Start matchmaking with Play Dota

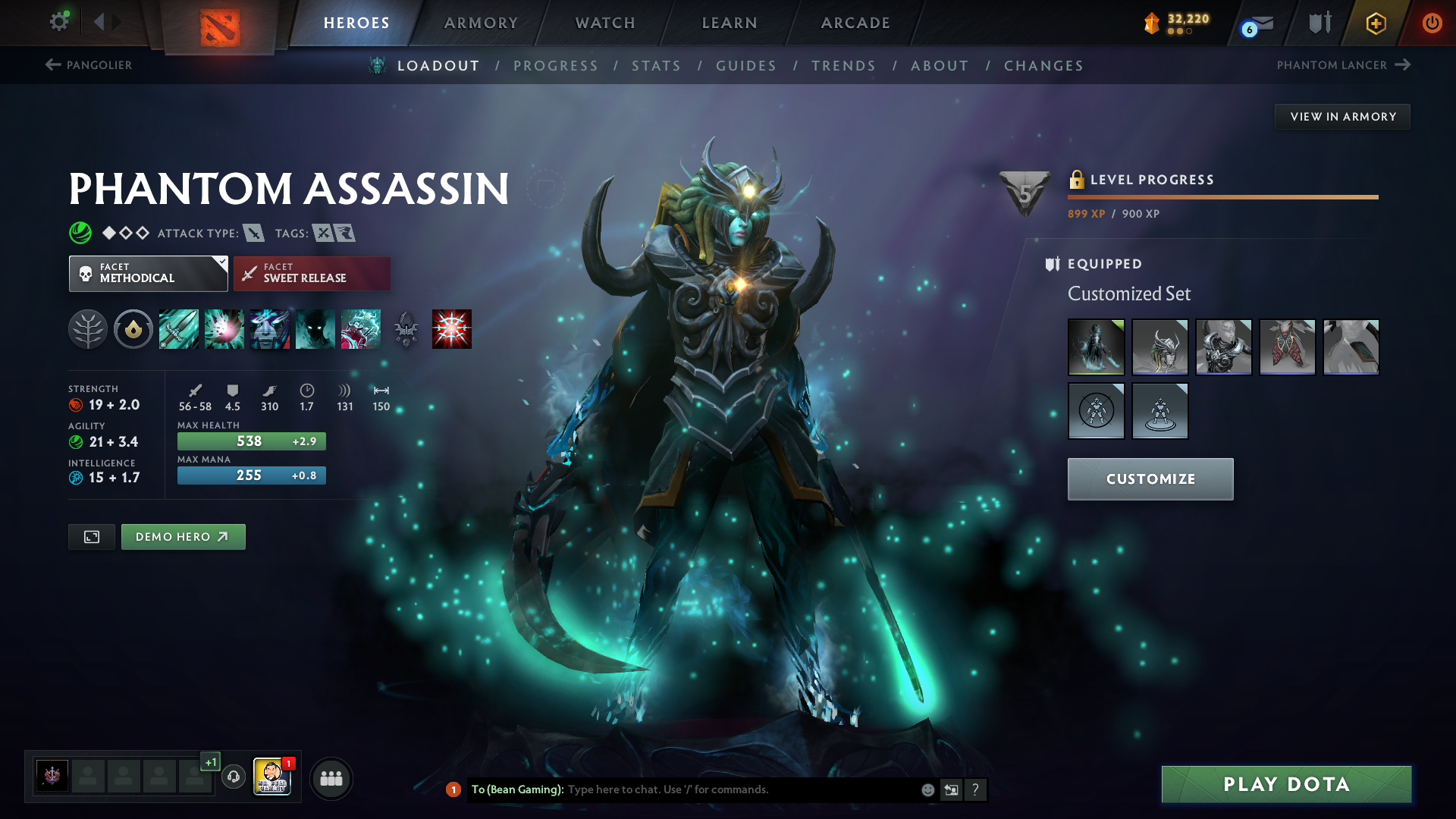pyautogui.click(x=1286, y=784)
